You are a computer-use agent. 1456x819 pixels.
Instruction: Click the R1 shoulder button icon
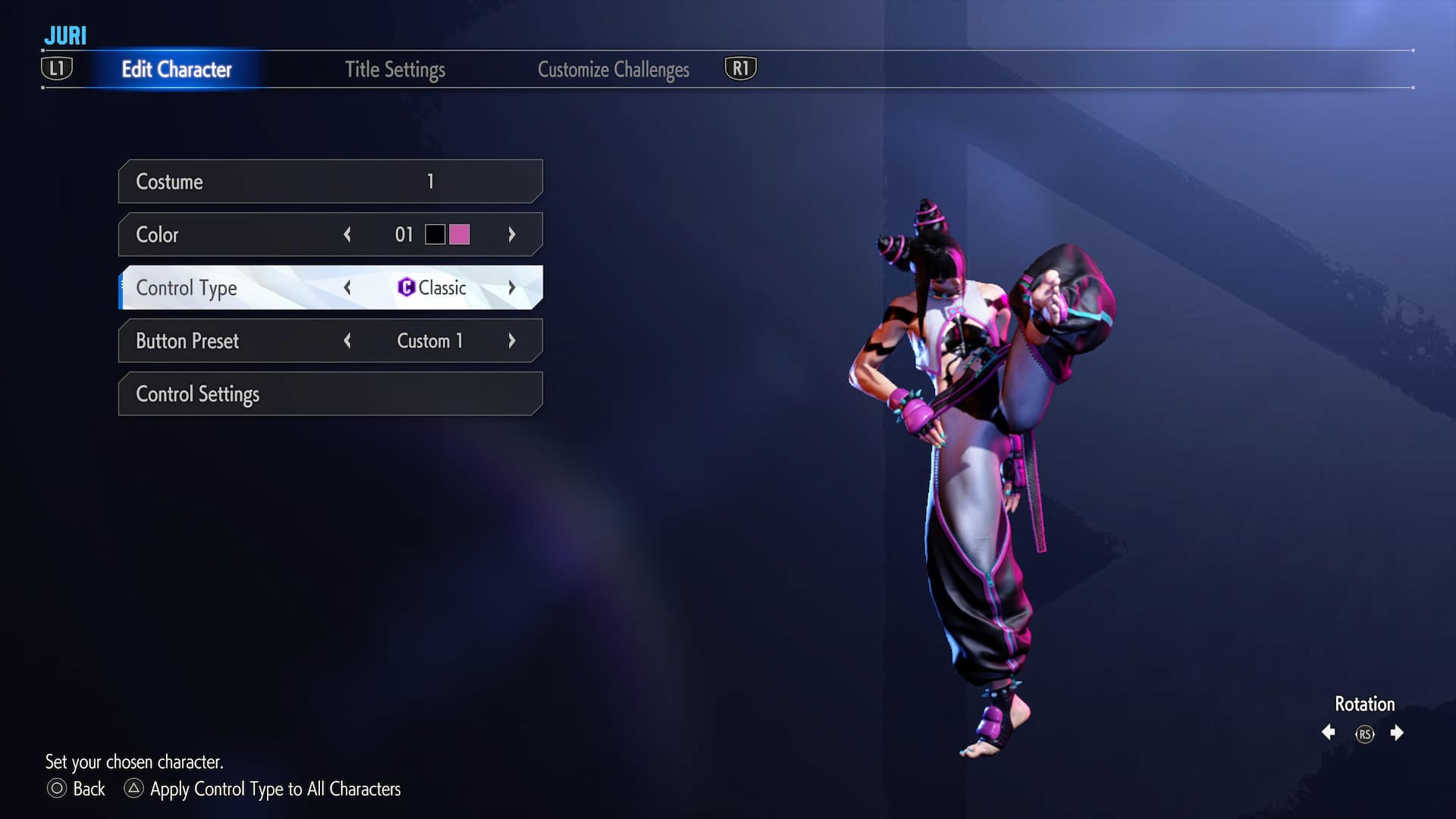[741, 68]
